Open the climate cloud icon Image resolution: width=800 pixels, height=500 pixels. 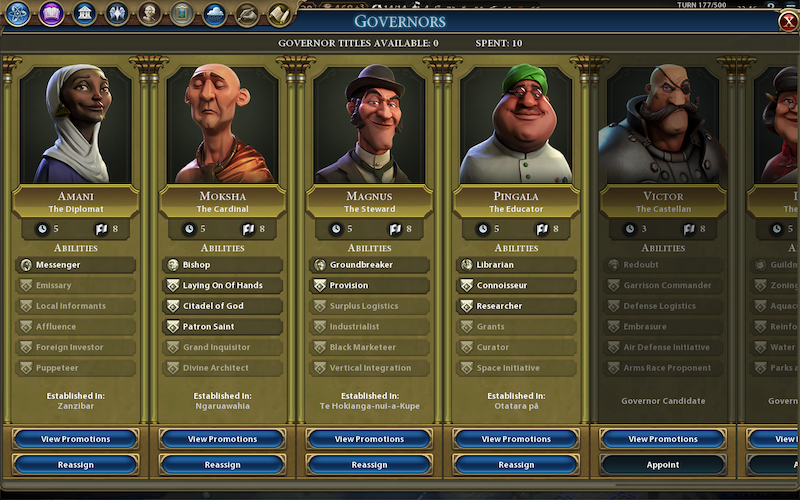pyautogui.click(x=214, y=14)
